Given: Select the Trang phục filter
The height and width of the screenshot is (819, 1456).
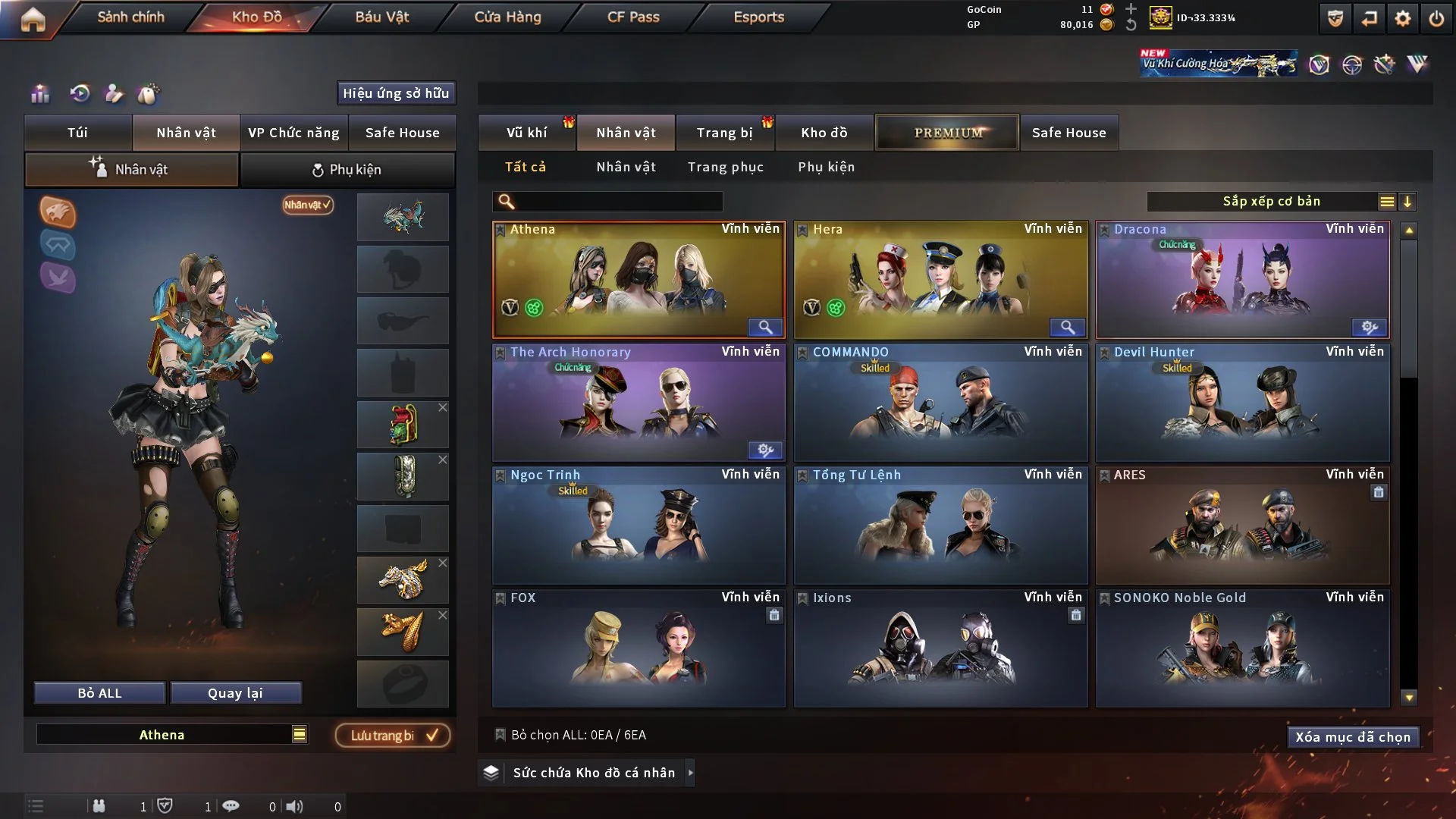Looking at the screenshot, I should 725,167.
